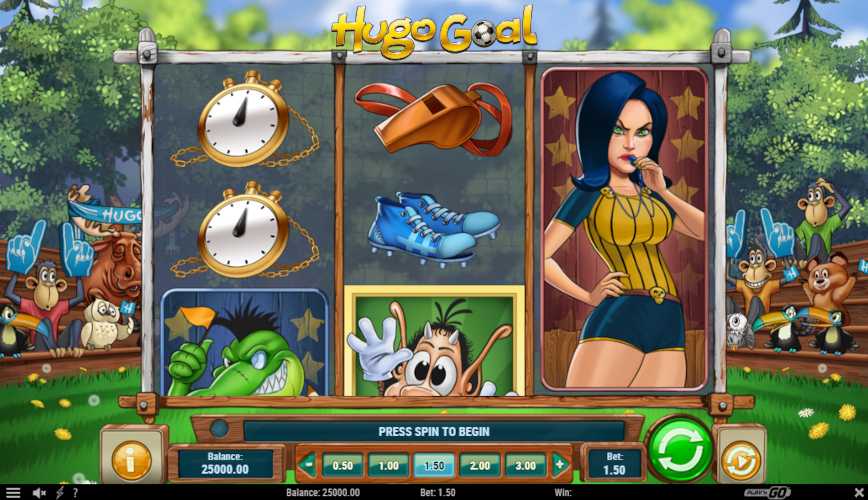Choose the 1.00 bet value

388,465
